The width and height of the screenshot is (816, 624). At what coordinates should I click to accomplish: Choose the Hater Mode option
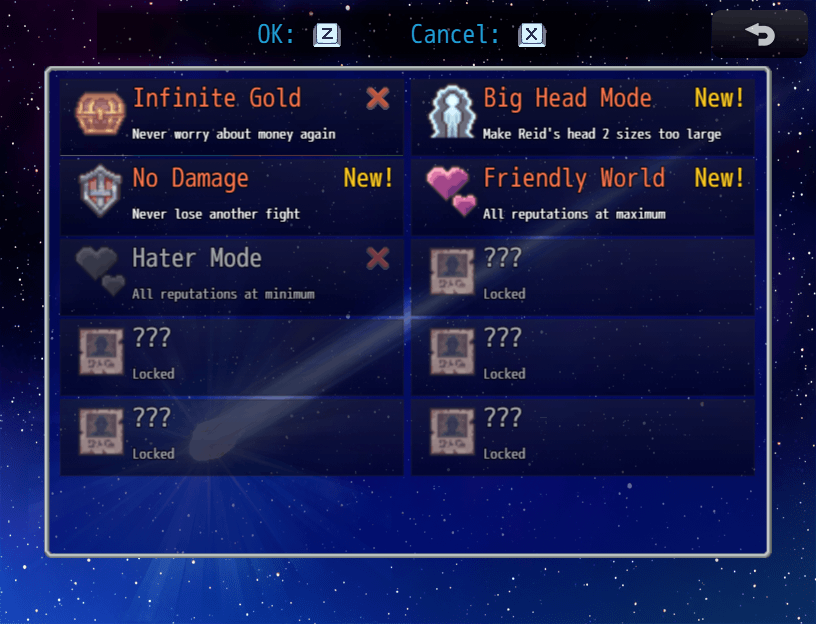point(232,274)
